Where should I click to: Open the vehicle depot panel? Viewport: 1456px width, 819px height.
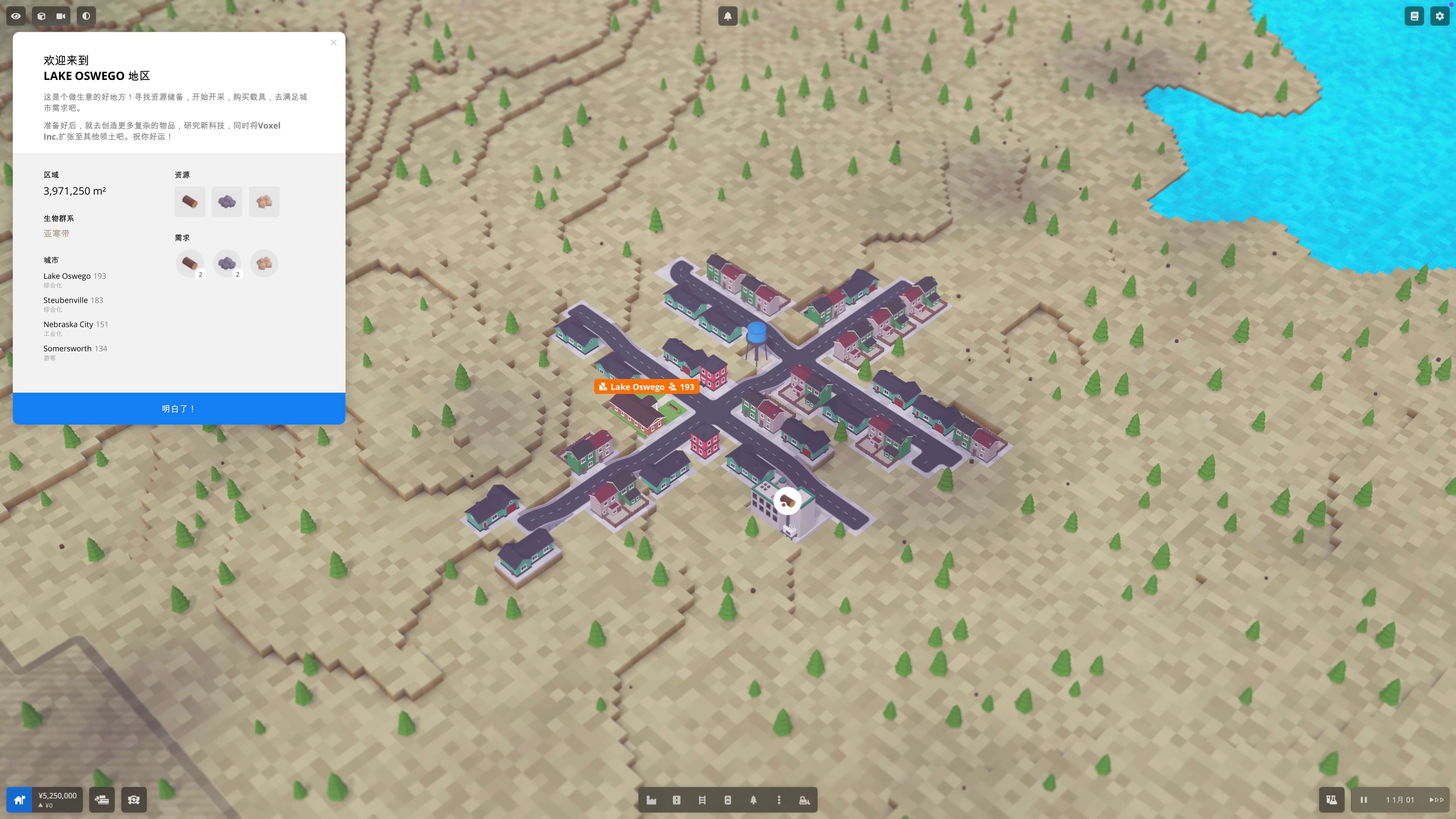click(x=102, y=800)
